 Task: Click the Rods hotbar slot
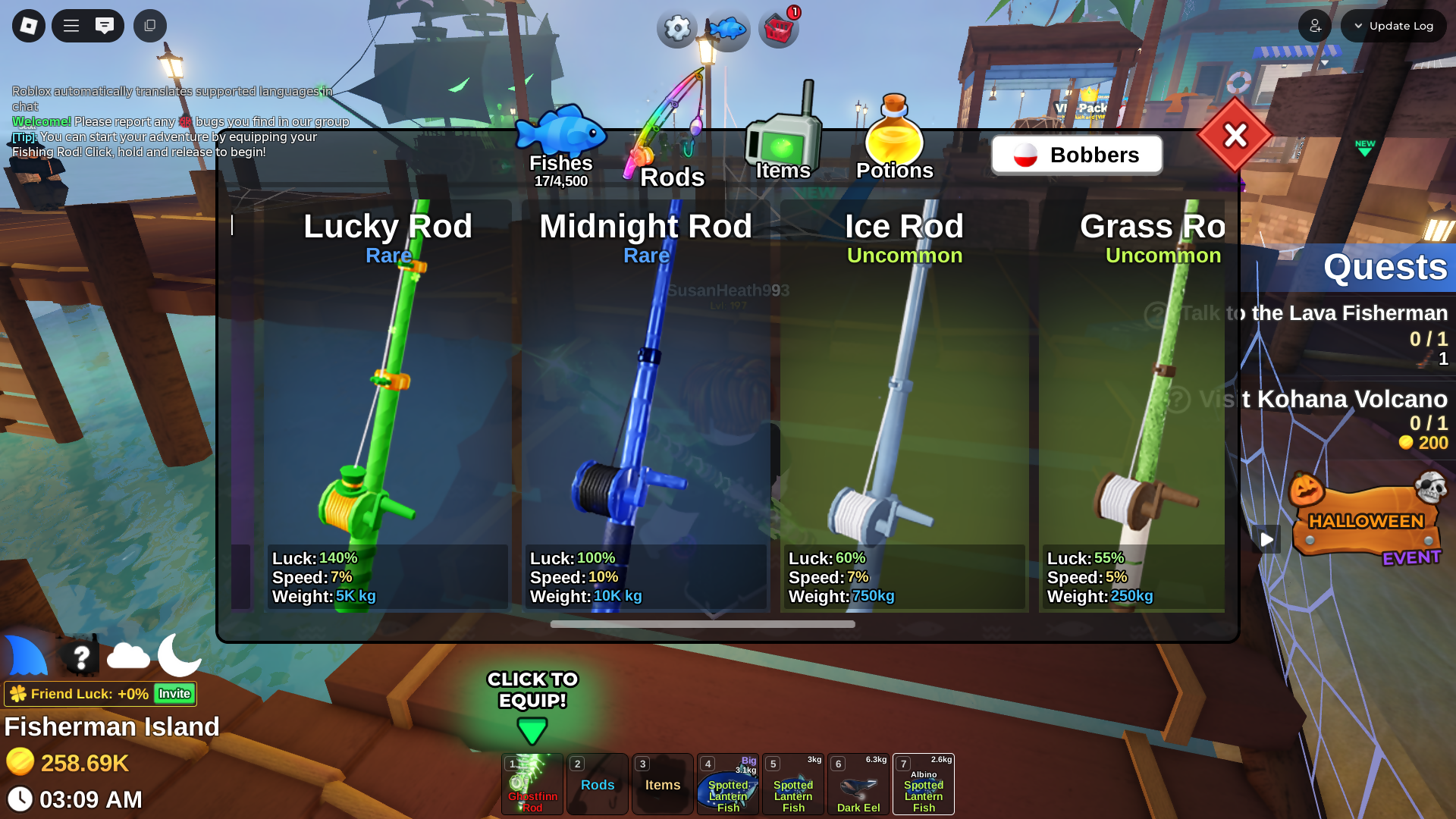click(x=598, y=784)
